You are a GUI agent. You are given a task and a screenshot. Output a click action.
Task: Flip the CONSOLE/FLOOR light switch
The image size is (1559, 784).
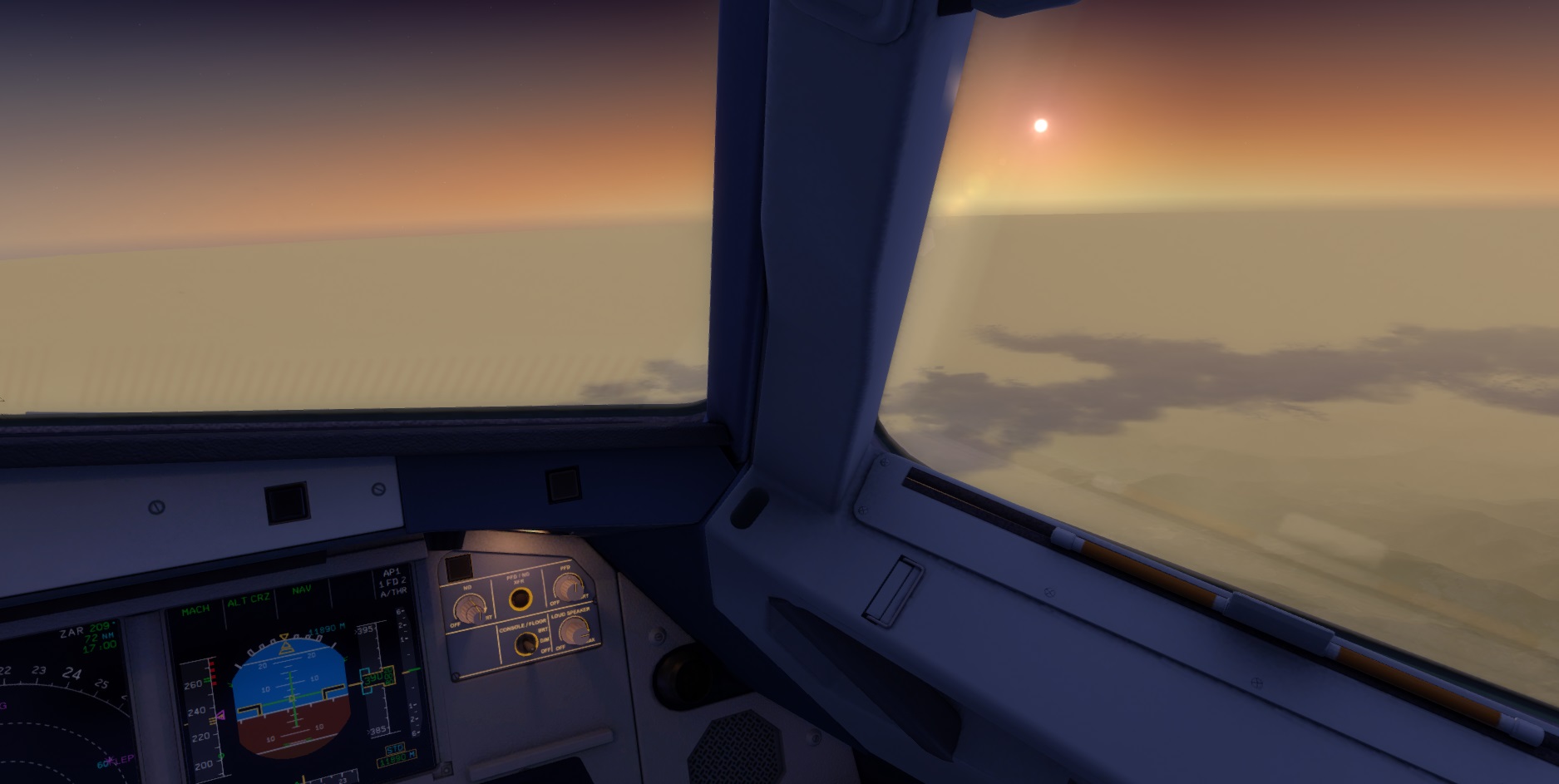coord(525,643)
